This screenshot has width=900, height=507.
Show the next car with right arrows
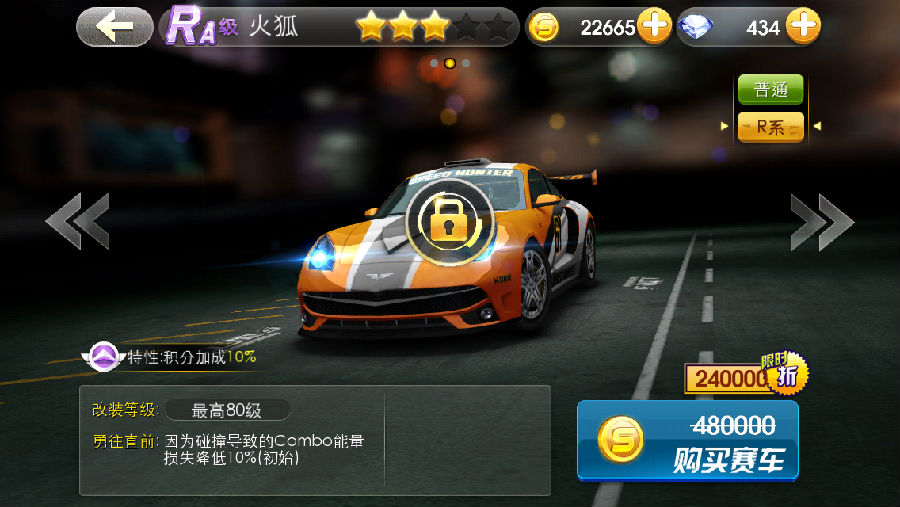(x=821, y=221)
